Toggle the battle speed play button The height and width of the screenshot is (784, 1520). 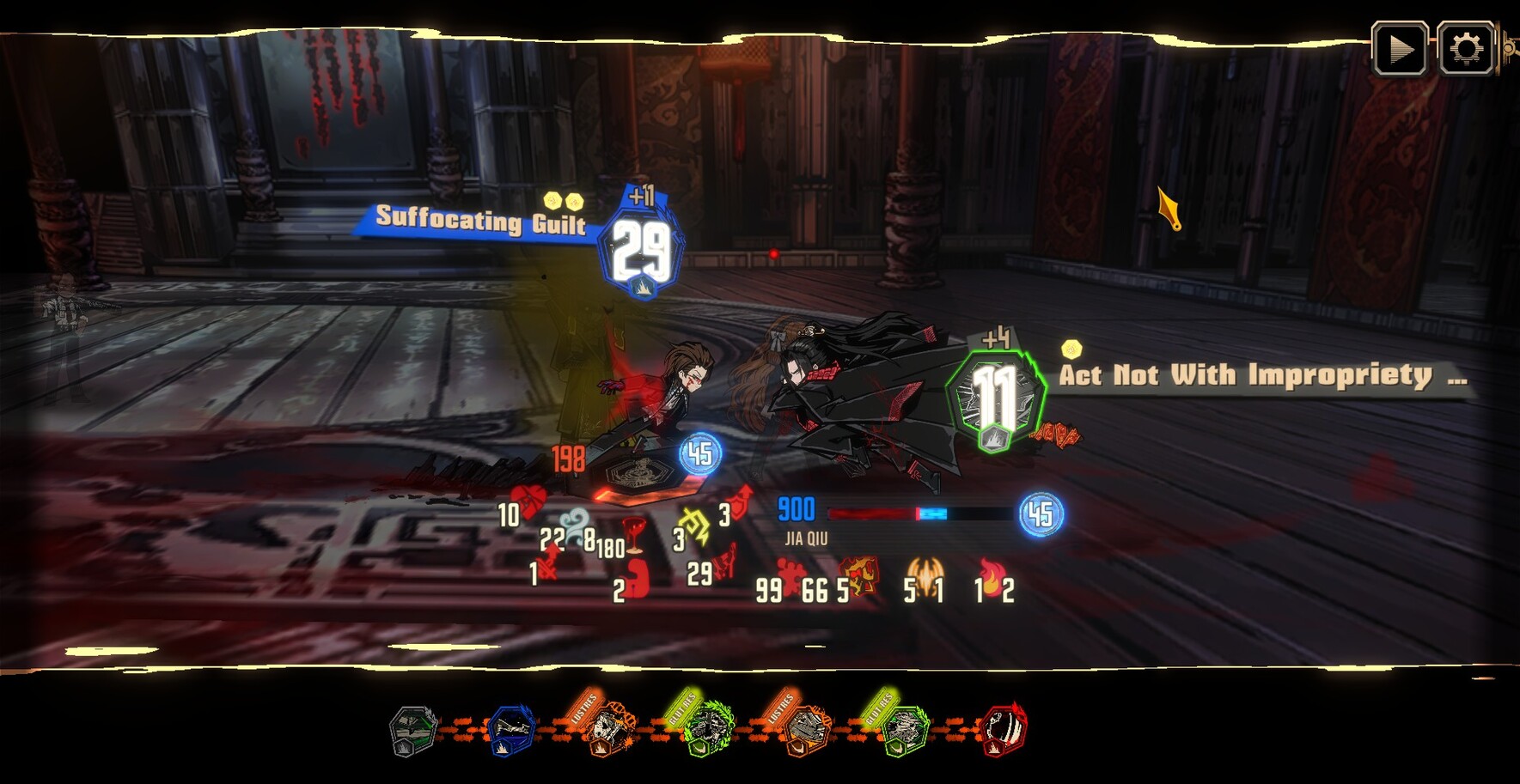(1400, 49)
